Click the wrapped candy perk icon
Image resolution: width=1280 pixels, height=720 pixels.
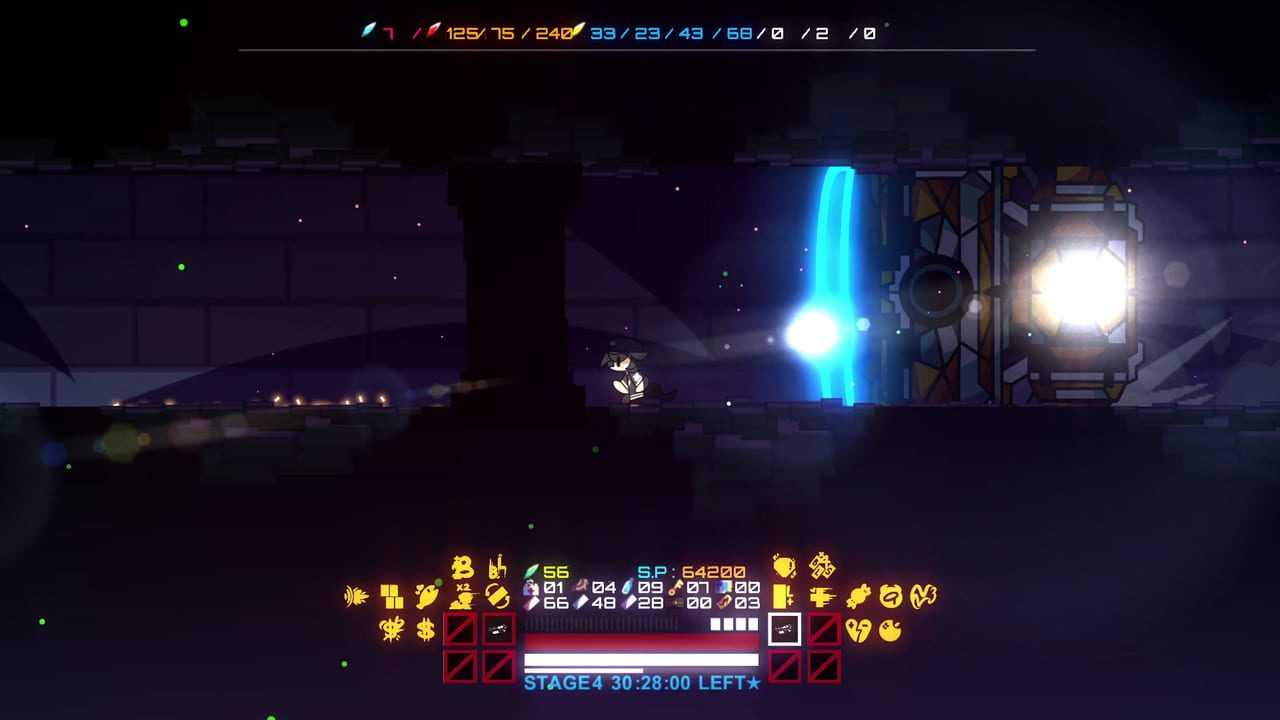[858, 597]
